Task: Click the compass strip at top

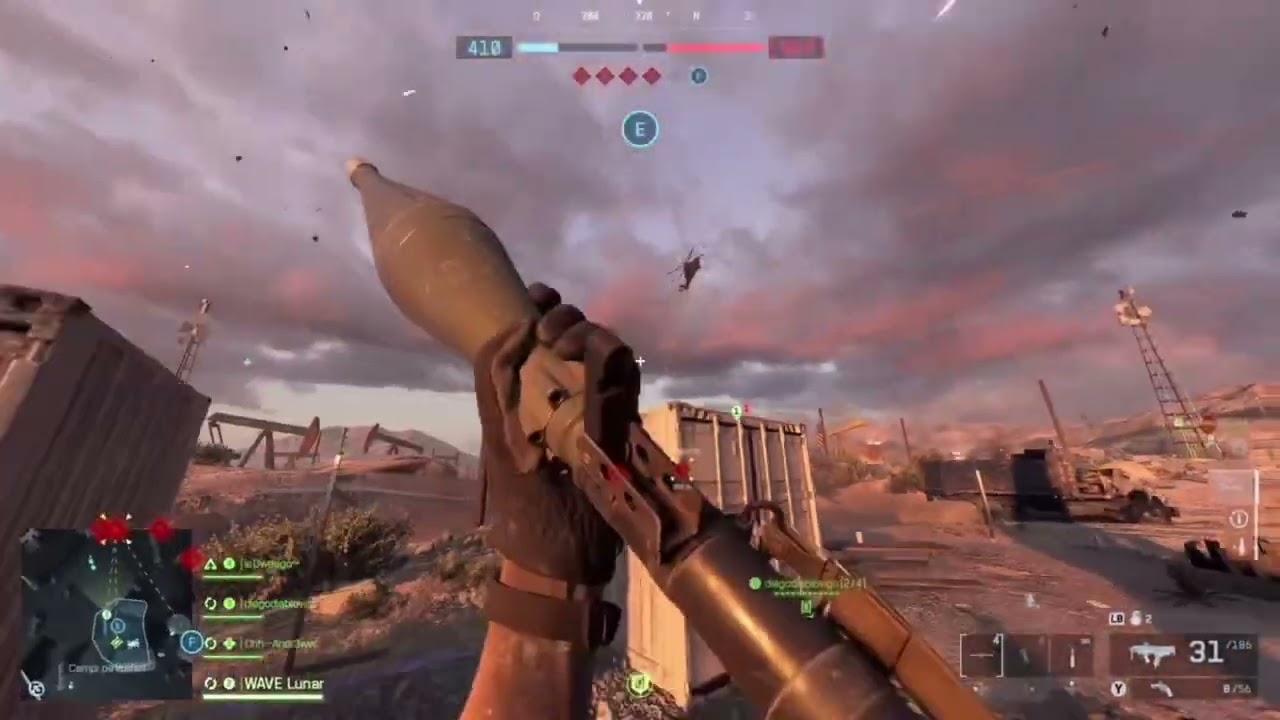Action: [x=640, y=16]
